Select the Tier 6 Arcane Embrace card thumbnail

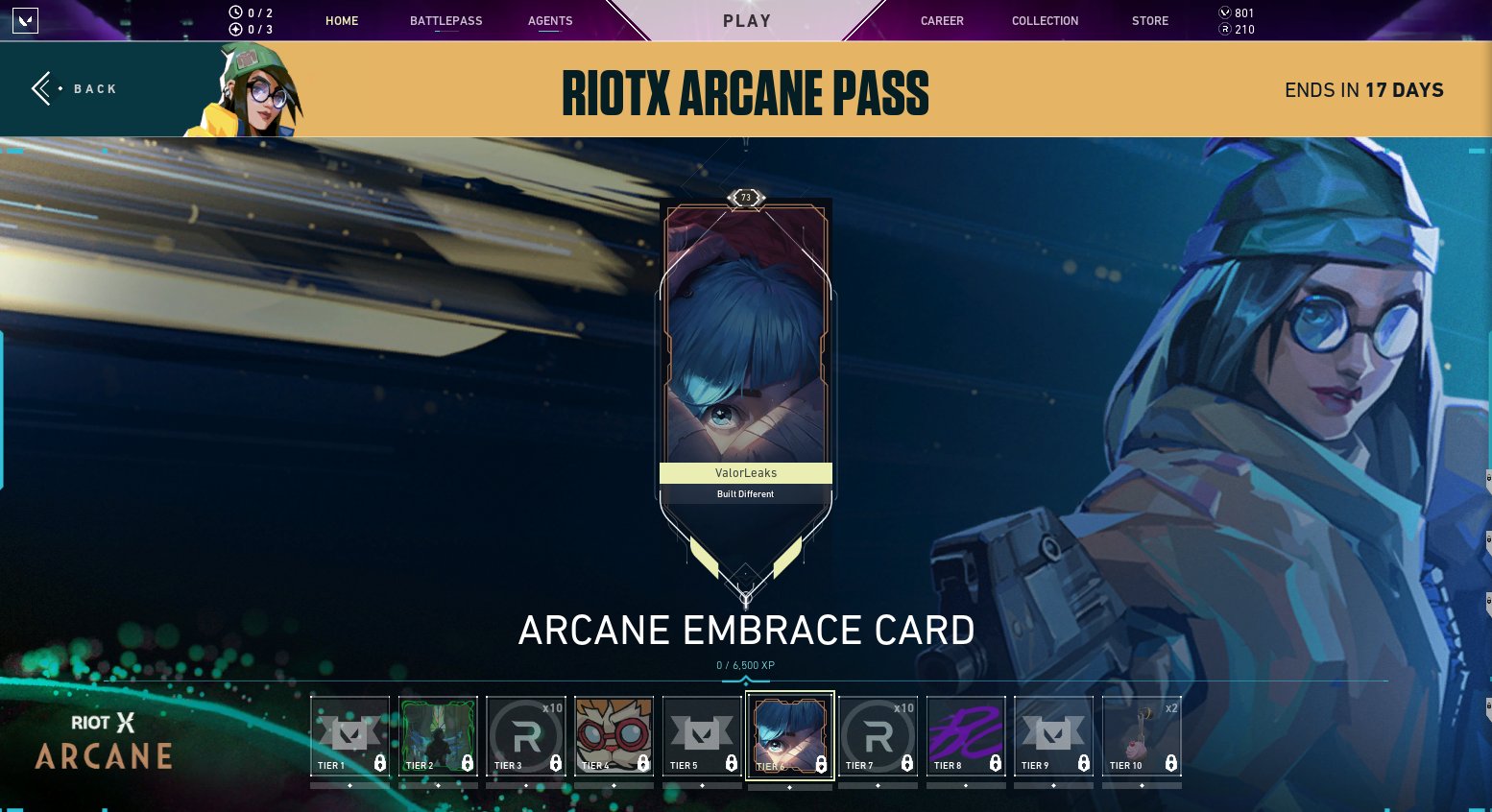click(x=789, y=734)
